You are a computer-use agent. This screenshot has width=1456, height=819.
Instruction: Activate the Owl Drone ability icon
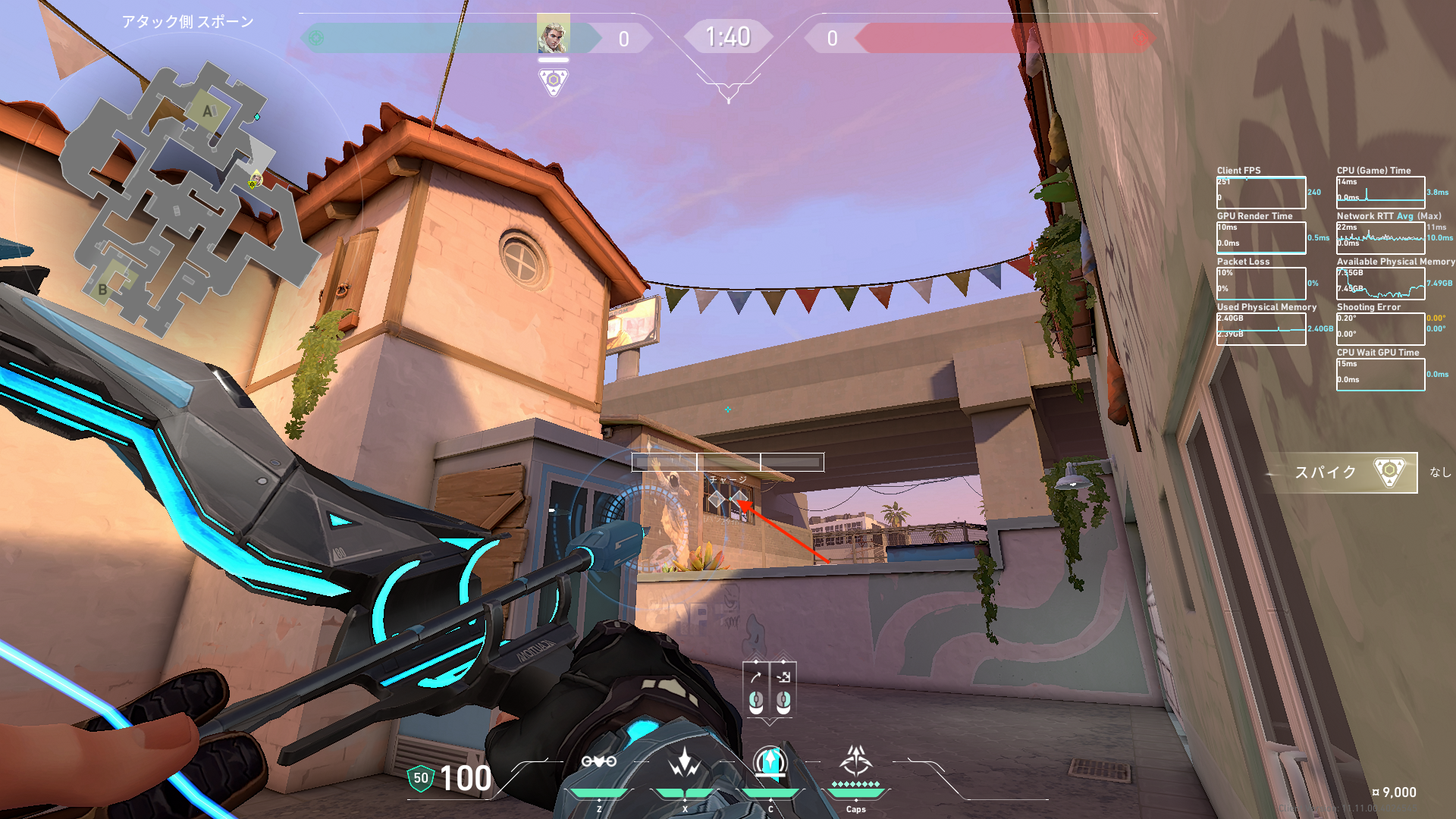599,762
